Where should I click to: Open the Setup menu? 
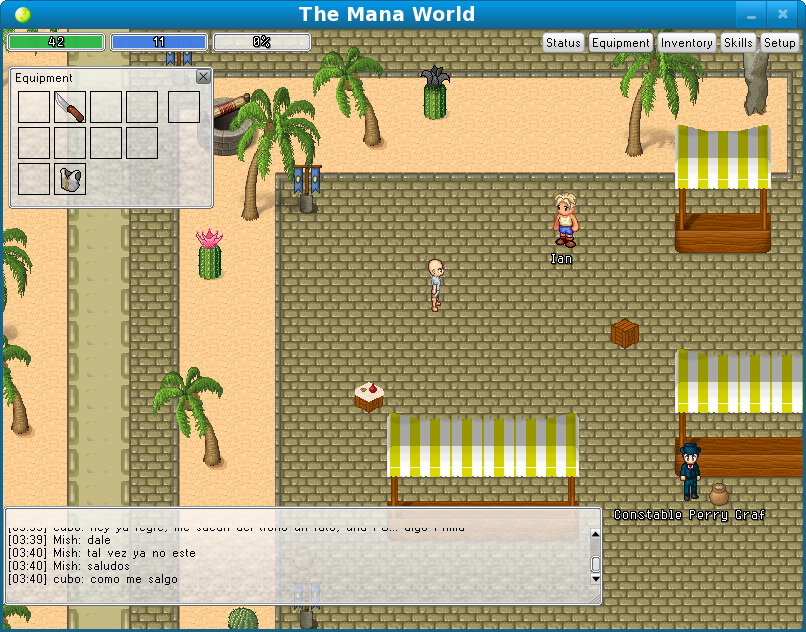point(780,43)
